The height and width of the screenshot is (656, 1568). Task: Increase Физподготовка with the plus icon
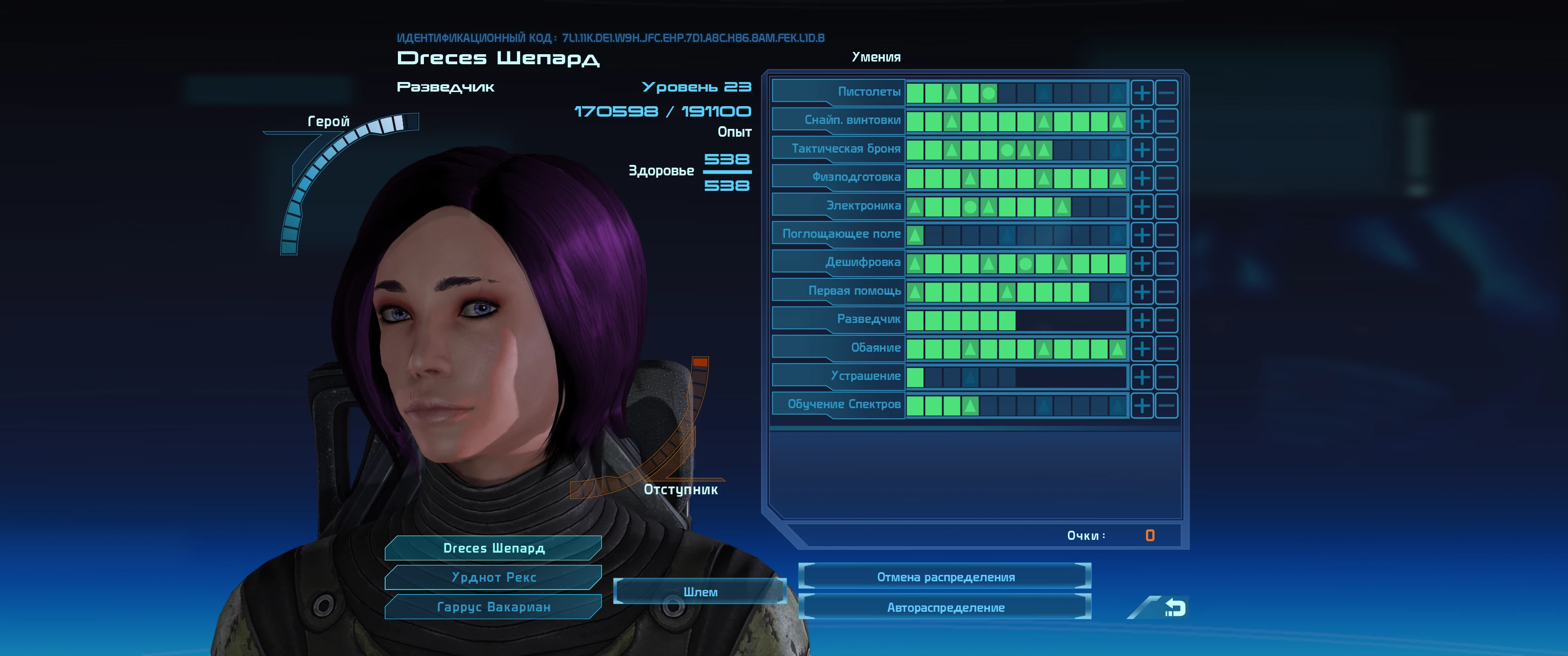1143,176
